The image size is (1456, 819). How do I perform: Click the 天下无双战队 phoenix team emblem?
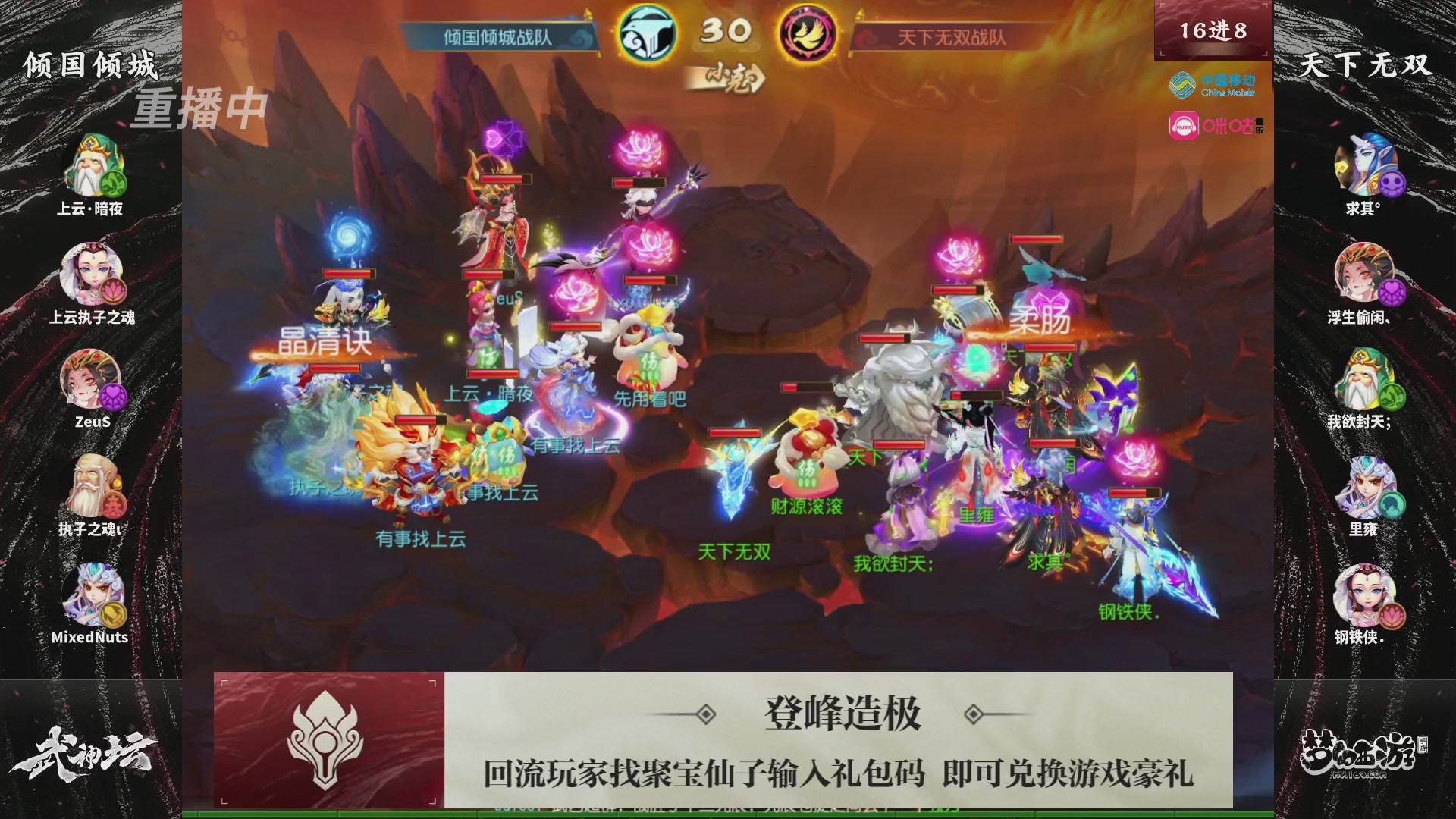[807, 32]
